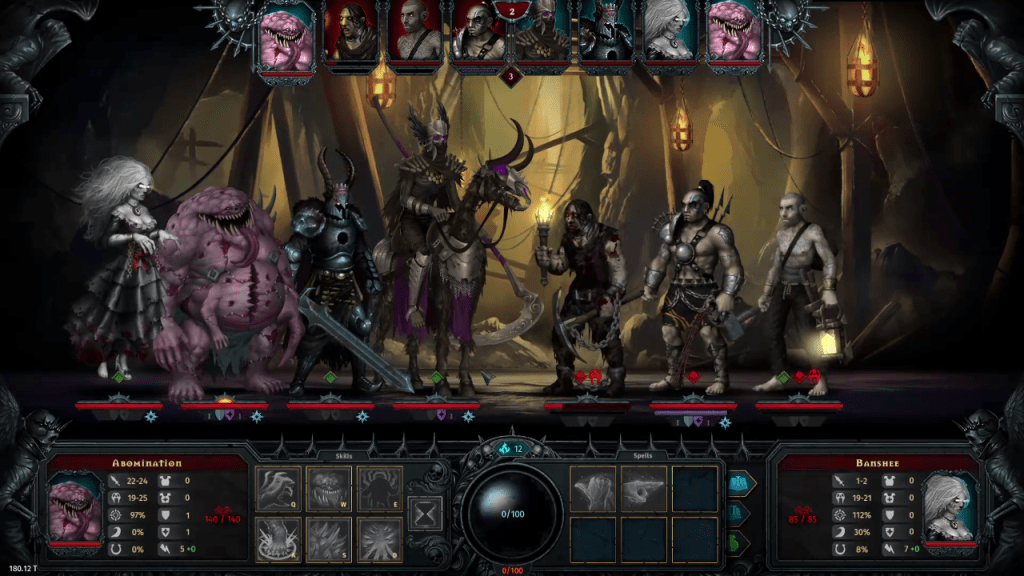Cast the open hand spell

coord(593,488)
